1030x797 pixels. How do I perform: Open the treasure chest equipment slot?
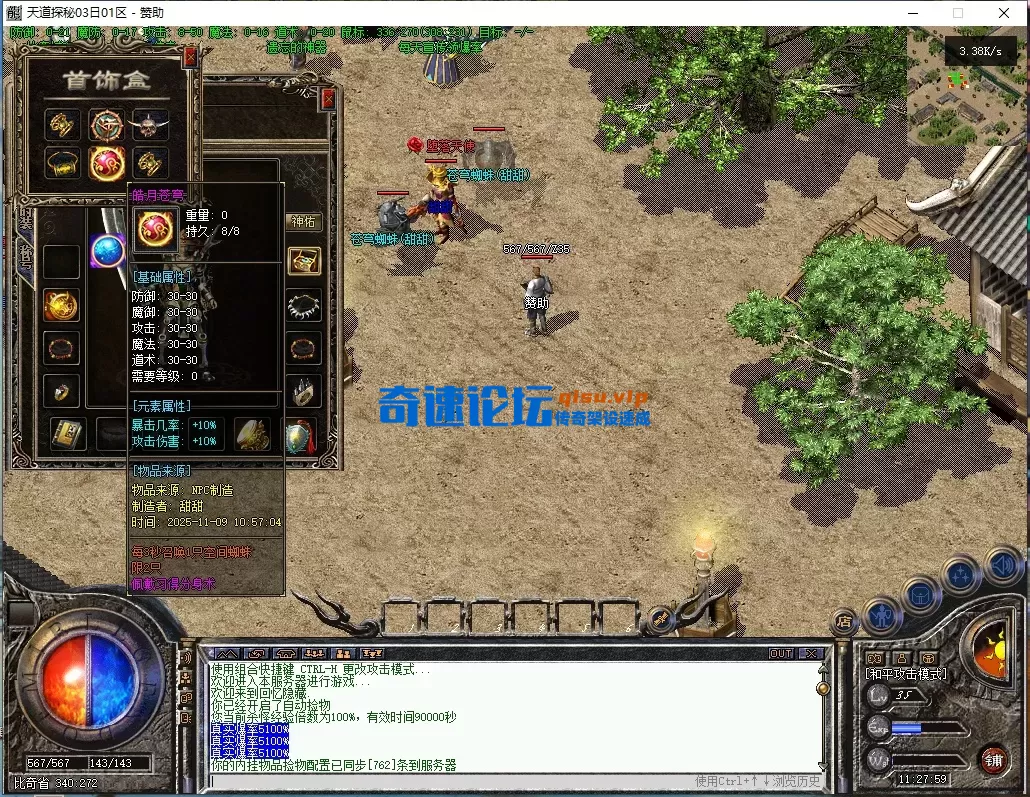[304, 261]
